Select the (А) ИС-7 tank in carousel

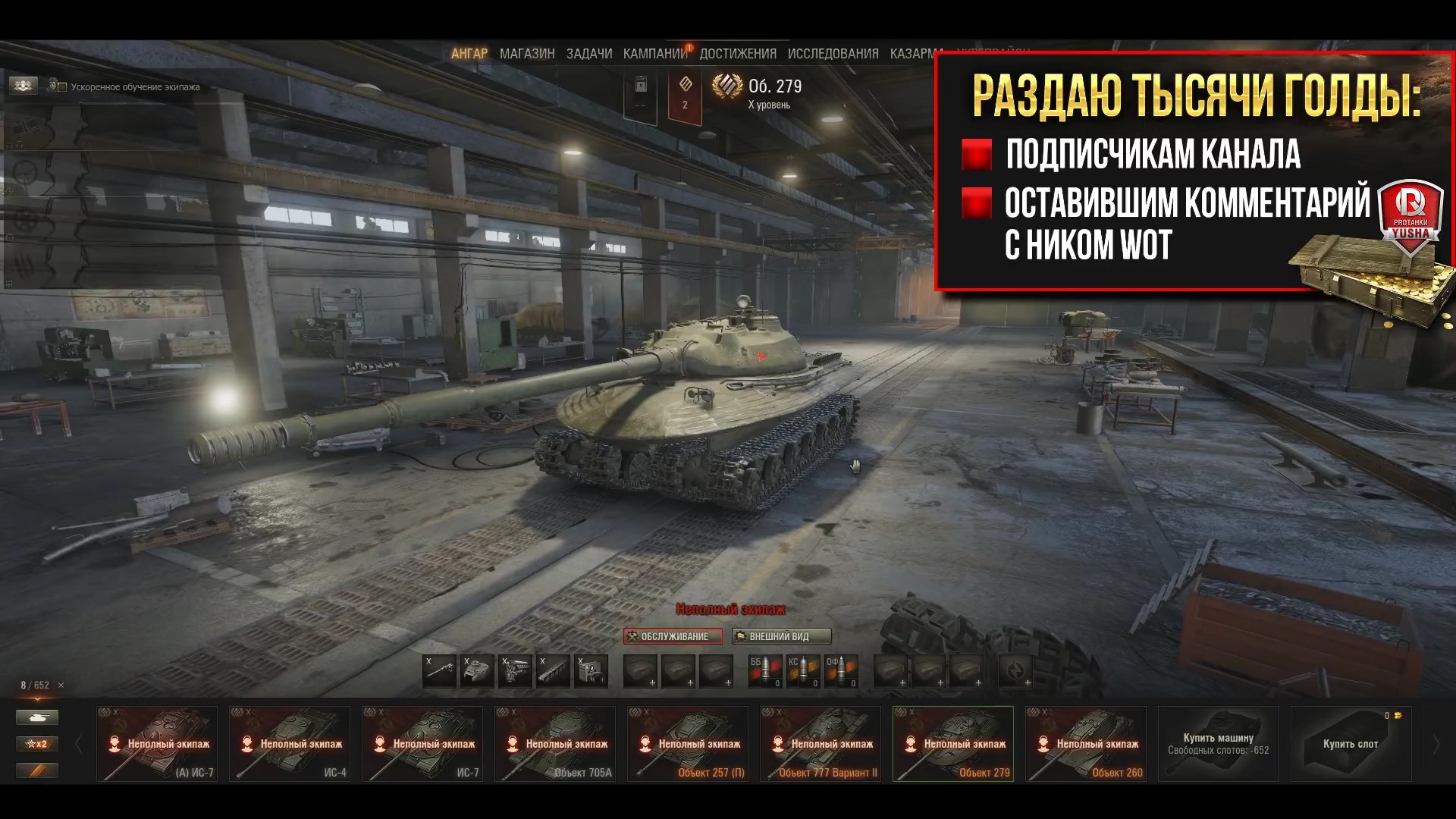click(x=157, y=744)
